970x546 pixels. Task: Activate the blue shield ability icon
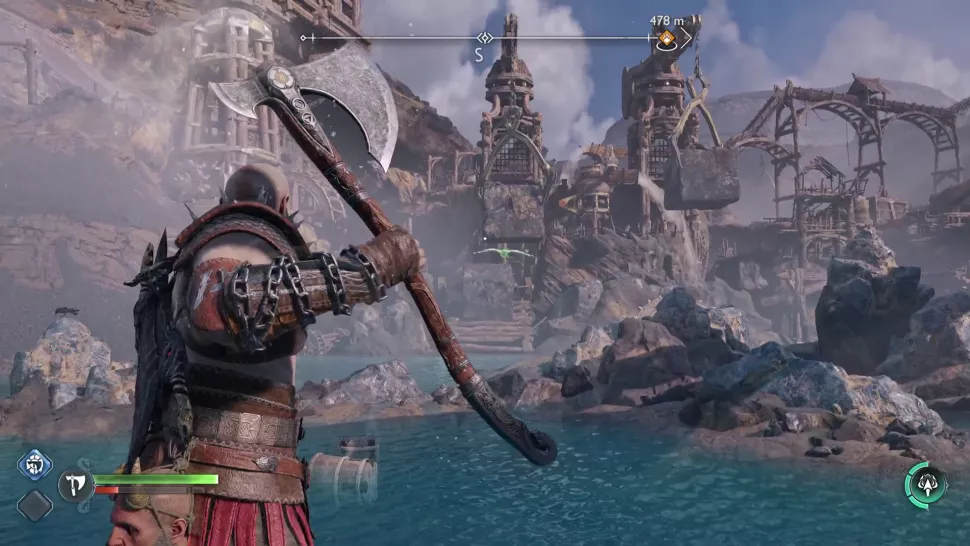[x=34, y=466]
